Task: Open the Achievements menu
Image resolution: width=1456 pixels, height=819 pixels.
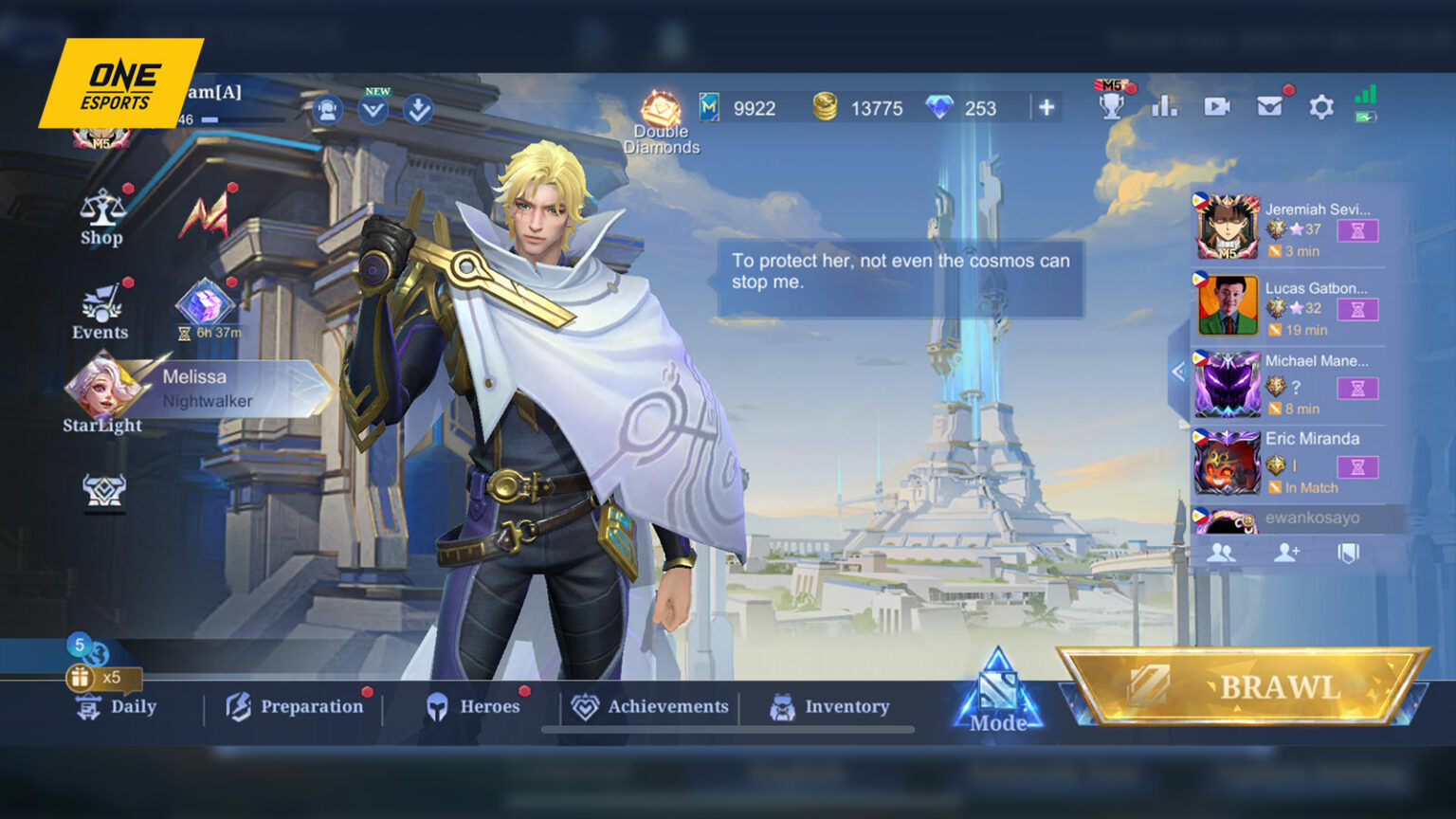Action: pos(650,706)
